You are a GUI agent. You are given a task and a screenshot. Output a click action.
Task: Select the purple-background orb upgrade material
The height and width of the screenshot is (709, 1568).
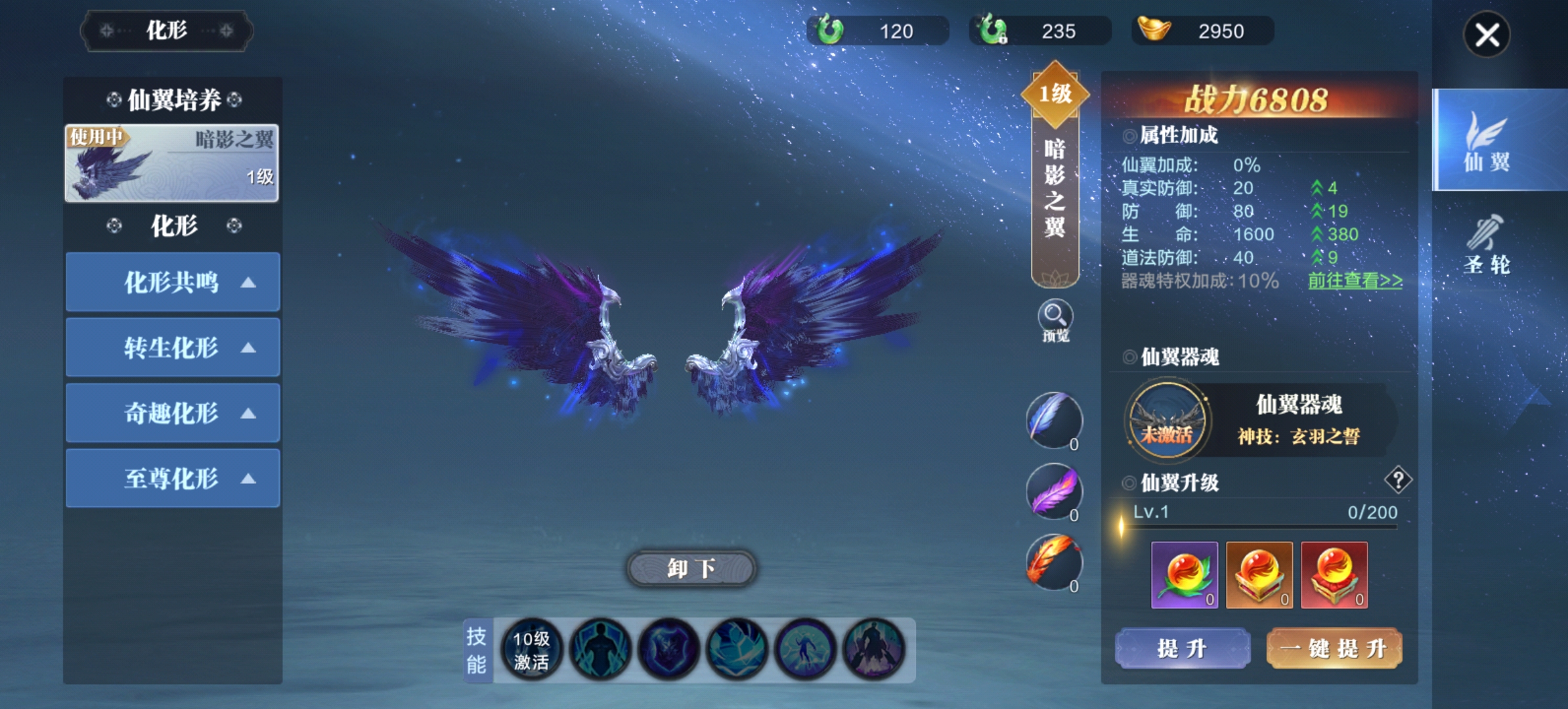1185,575
